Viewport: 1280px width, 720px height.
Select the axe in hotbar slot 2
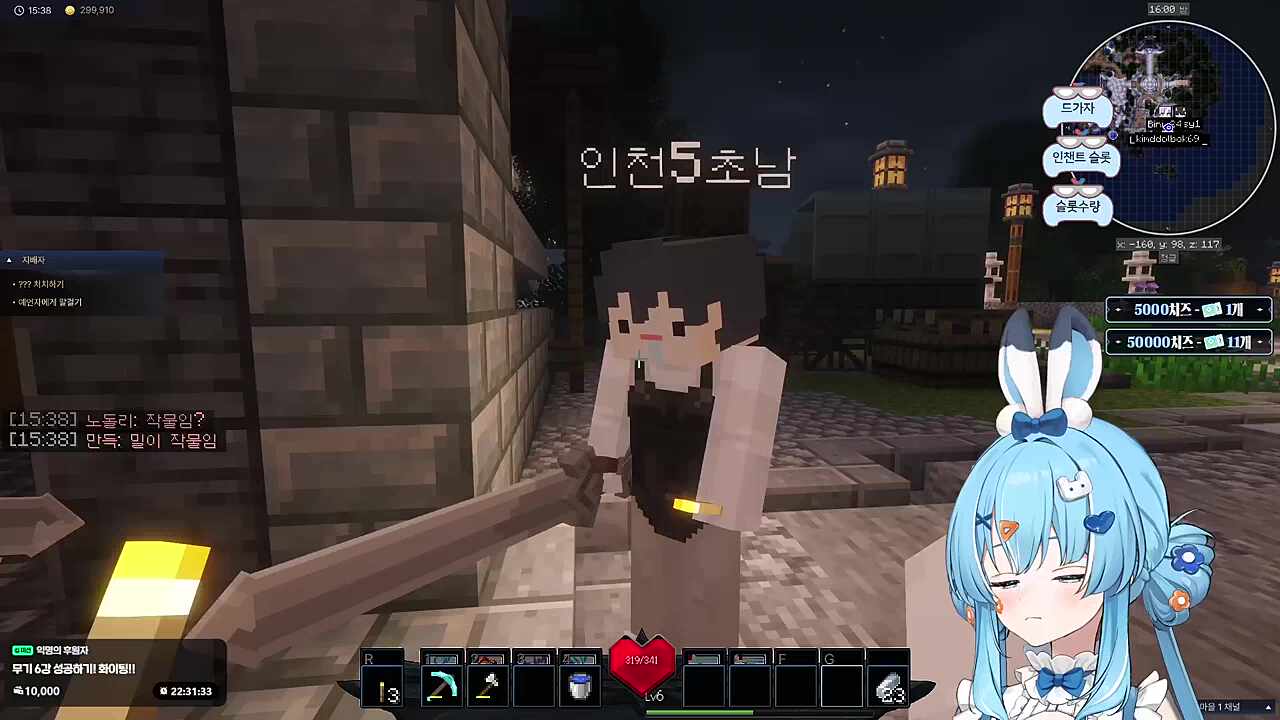click(x=487, y=683)
